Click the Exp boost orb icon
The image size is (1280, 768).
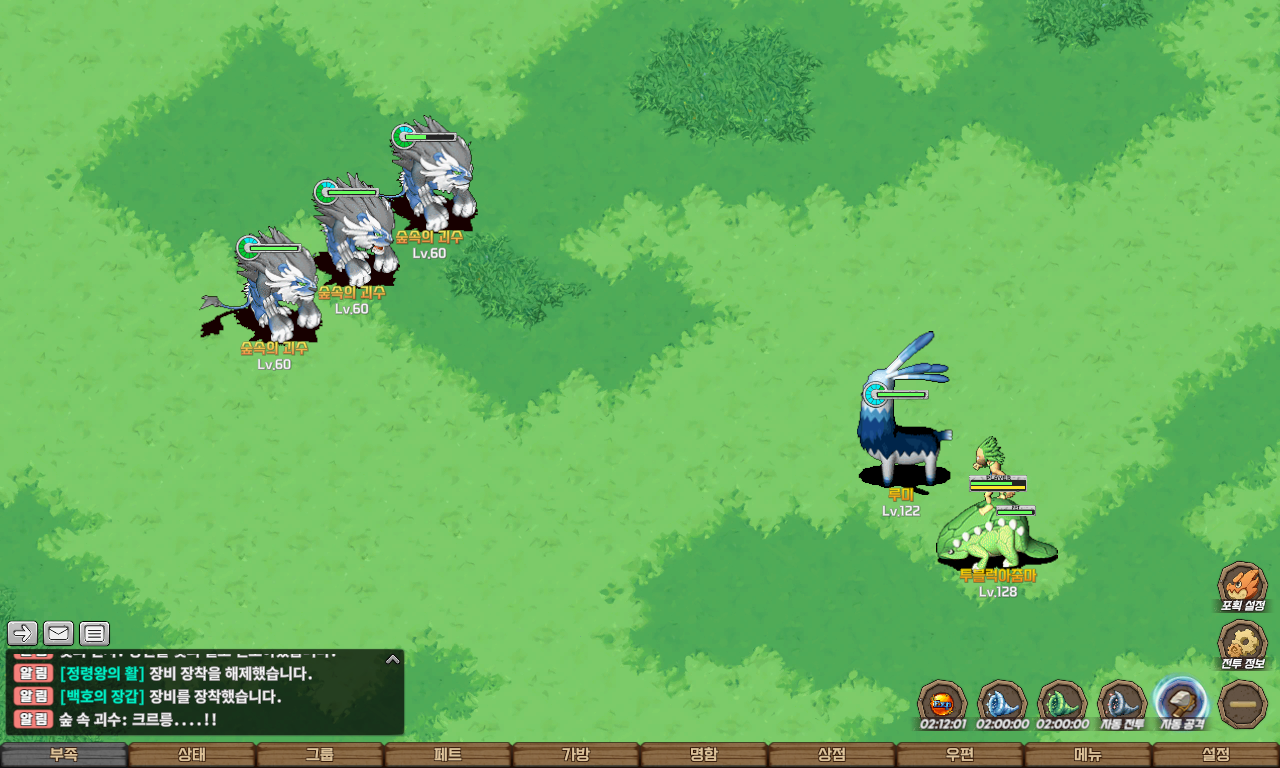(942, 702)
